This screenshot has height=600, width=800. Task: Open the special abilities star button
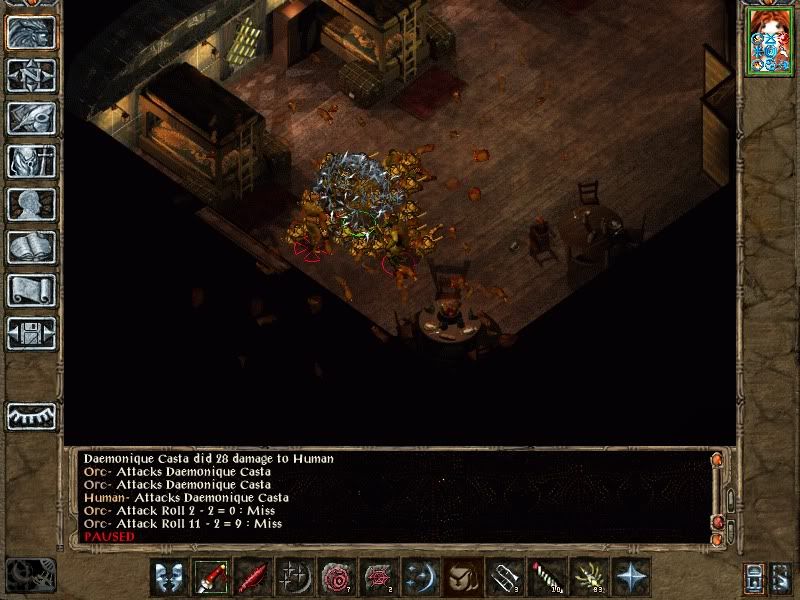coord(632,577)
